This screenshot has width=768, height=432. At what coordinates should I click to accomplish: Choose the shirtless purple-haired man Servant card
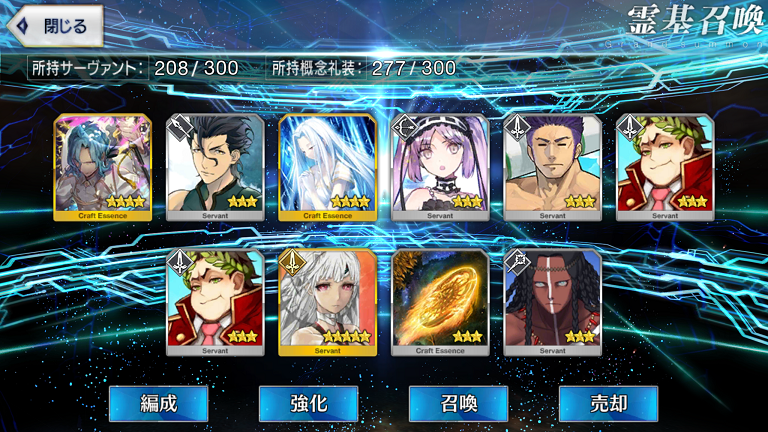(553, 167)
